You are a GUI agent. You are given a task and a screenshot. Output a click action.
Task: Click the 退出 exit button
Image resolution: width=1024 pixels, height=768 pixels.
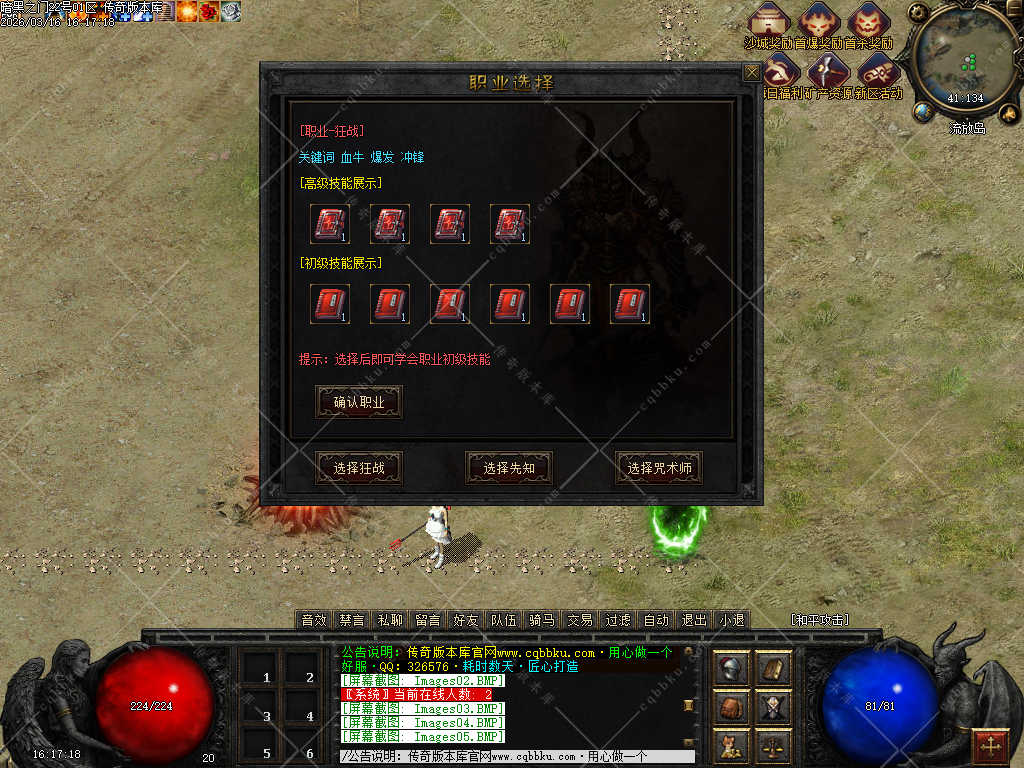click(694, 620)
